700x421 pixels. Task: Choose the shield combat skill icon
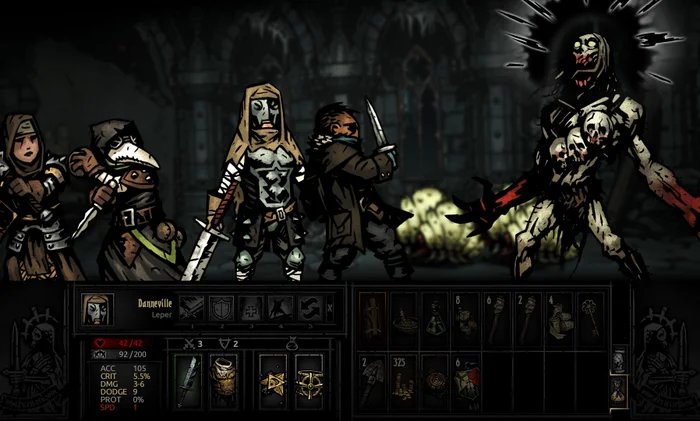tap(221, 309)
